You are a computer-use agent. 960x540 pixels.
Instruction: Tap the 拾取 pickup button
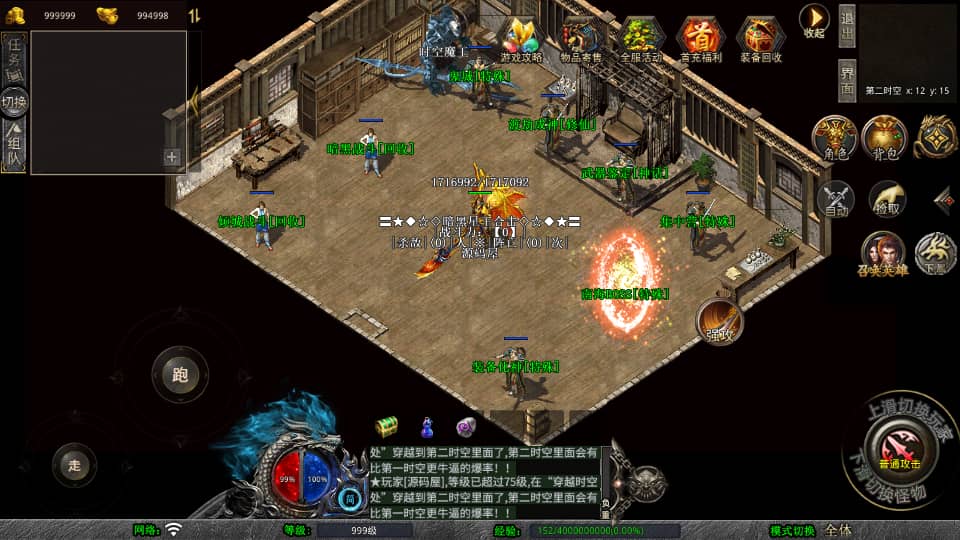click(x=886, y=200)
